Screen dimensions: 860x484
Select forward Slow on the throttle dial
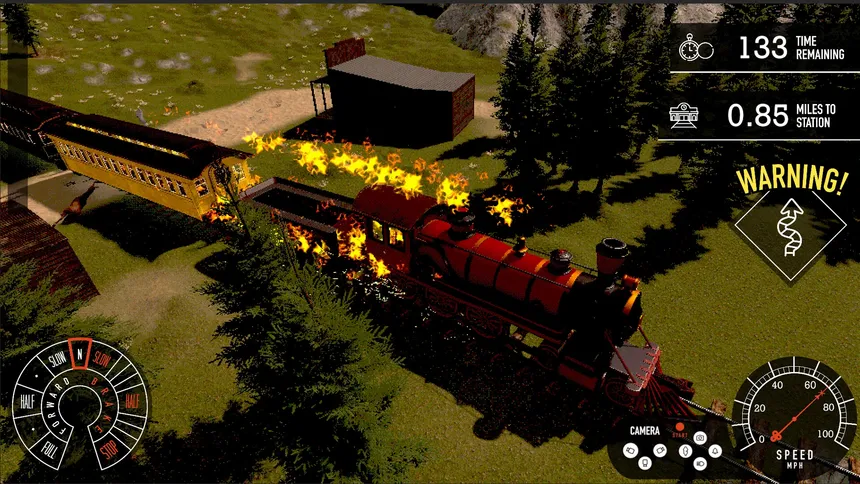click(56, 360)
